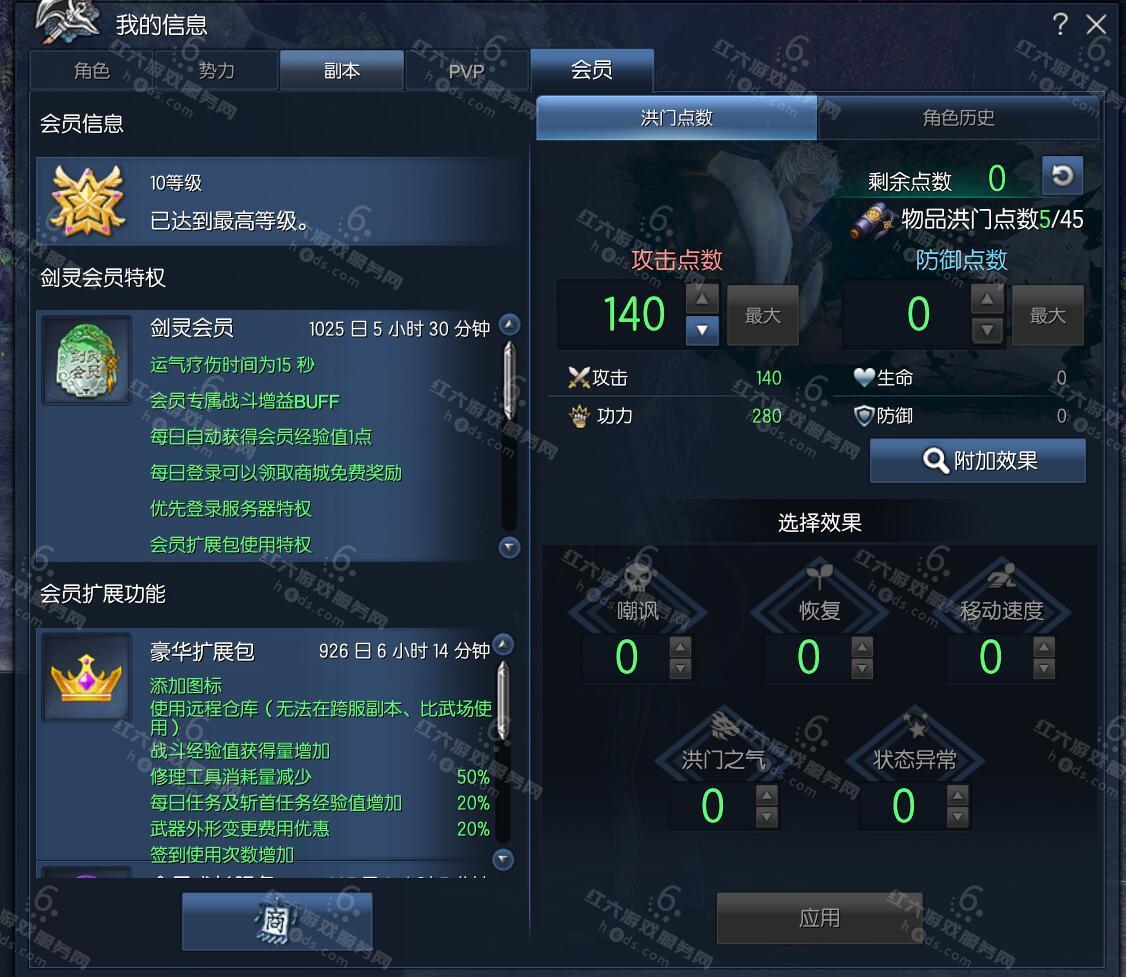Reset points with the refresh arrow button
Image resolution: width=1126 pixels, height=977 pixels.
coord(1062,177)
